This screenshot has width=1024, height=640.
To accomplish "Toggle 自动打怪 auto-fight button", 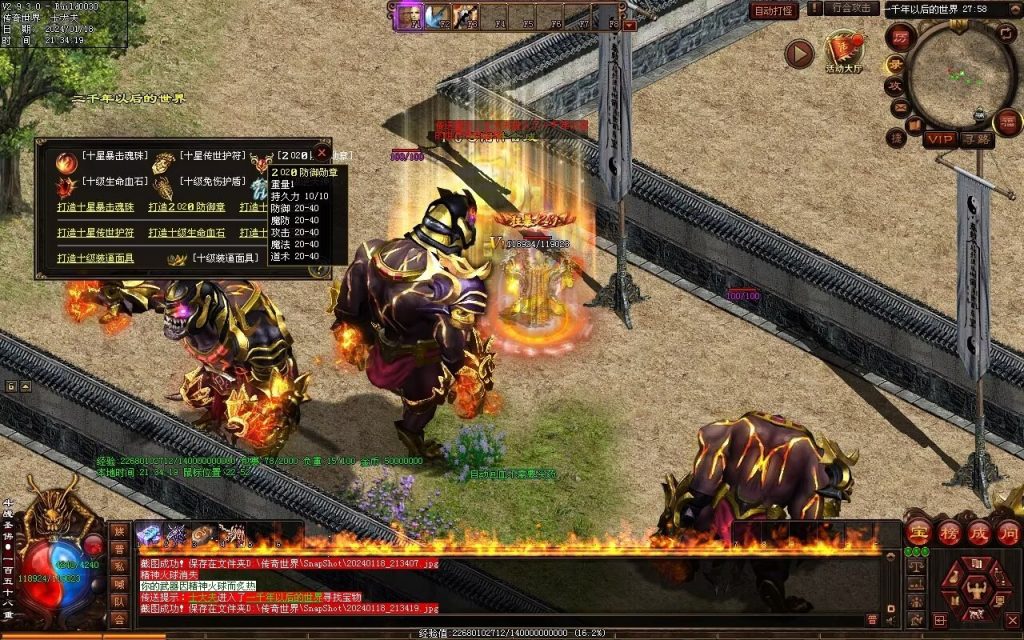I will (772, 10).
